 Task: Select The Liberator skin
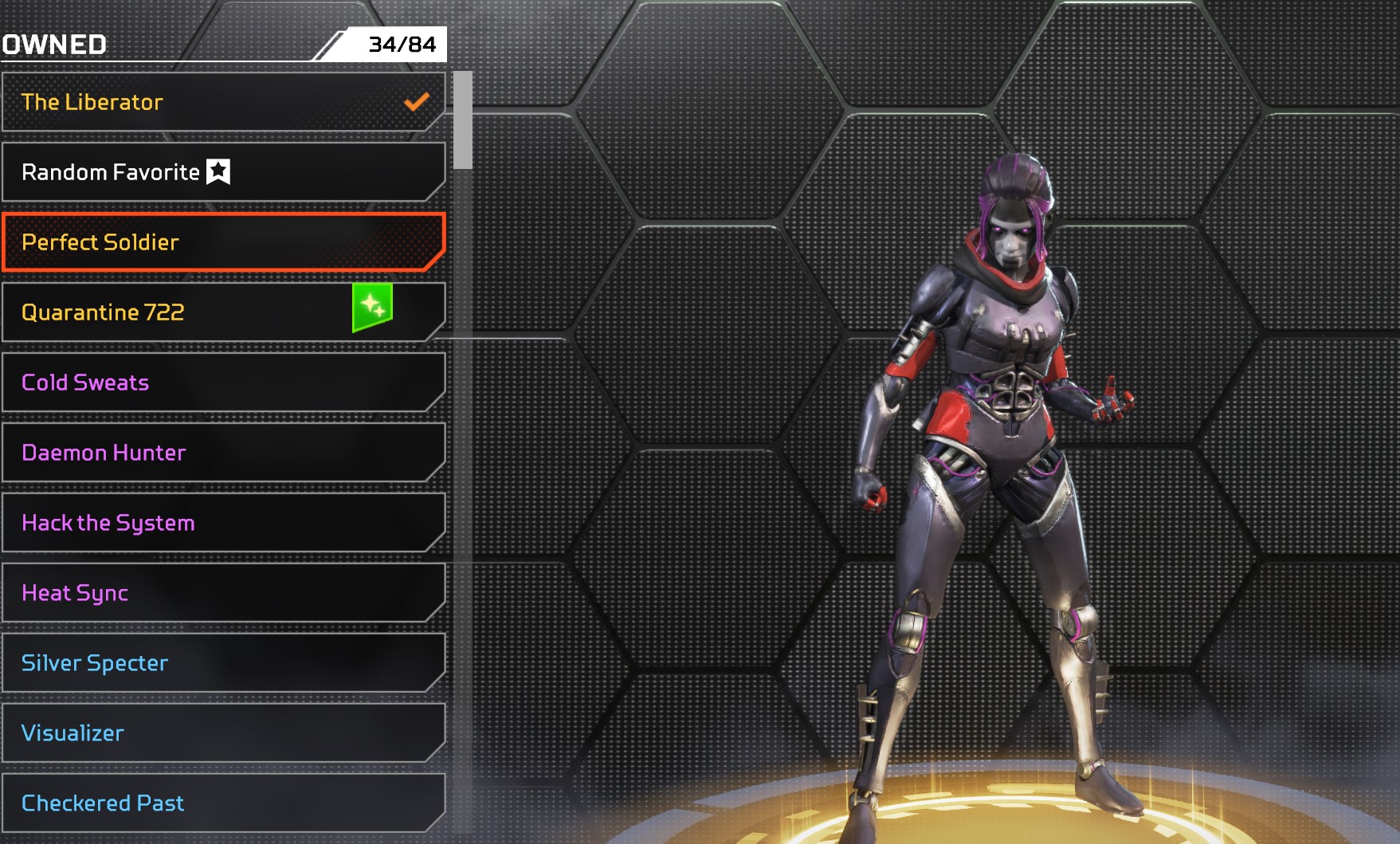223,102
